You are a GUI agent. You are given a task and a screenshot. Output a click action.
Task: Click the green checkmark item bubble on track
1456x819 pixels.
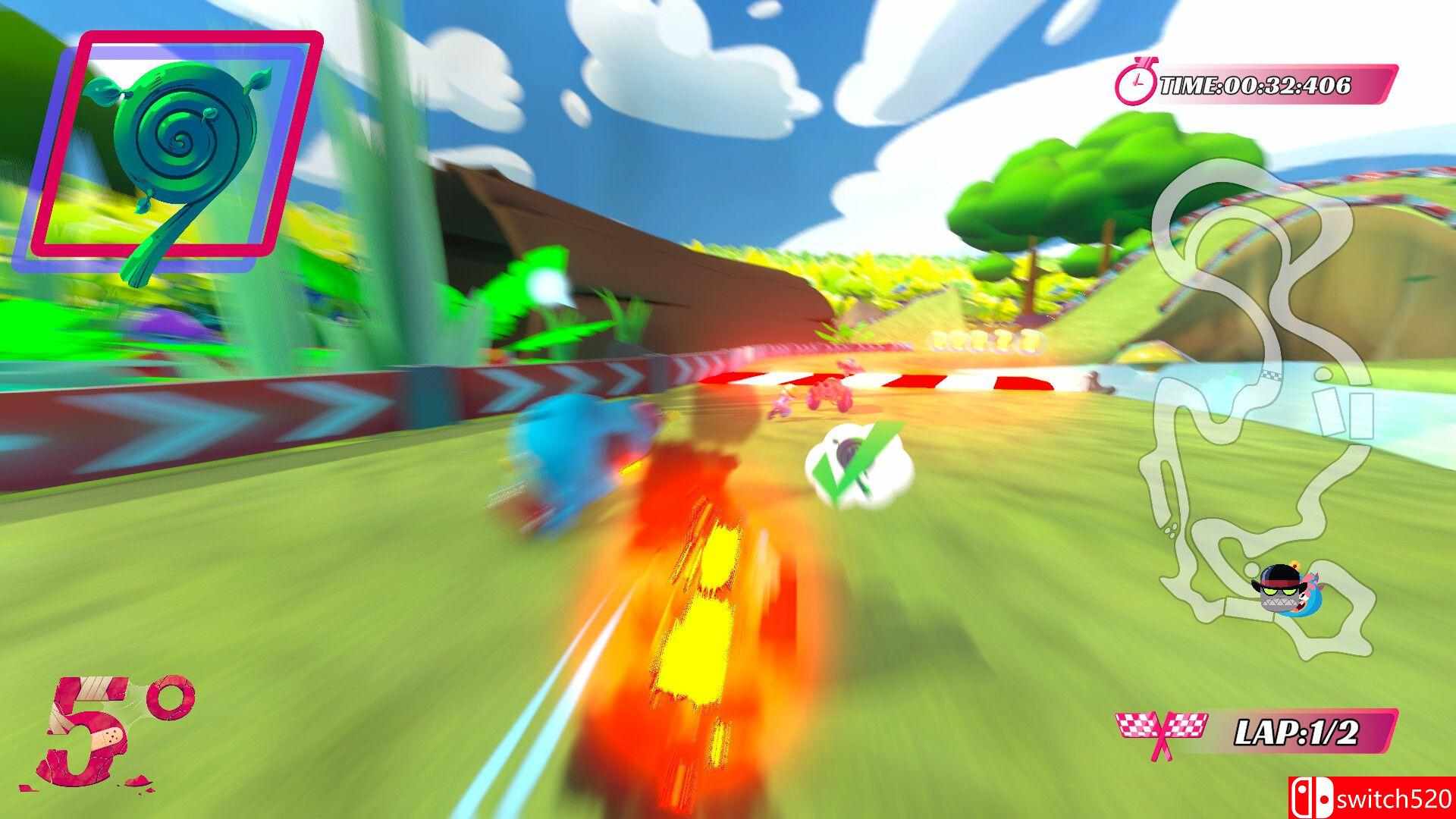pos(855,460)
